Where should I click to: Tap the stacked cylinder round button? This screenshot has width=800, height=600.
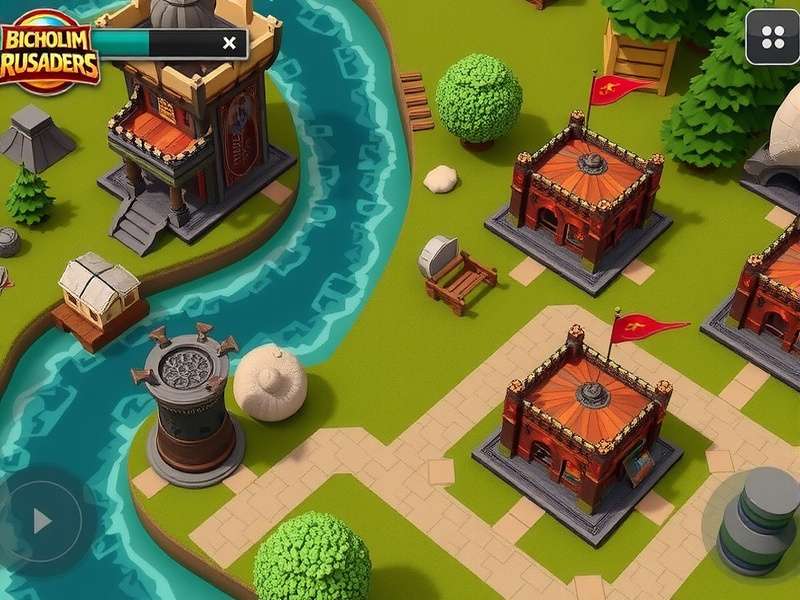tap(759, 519)
